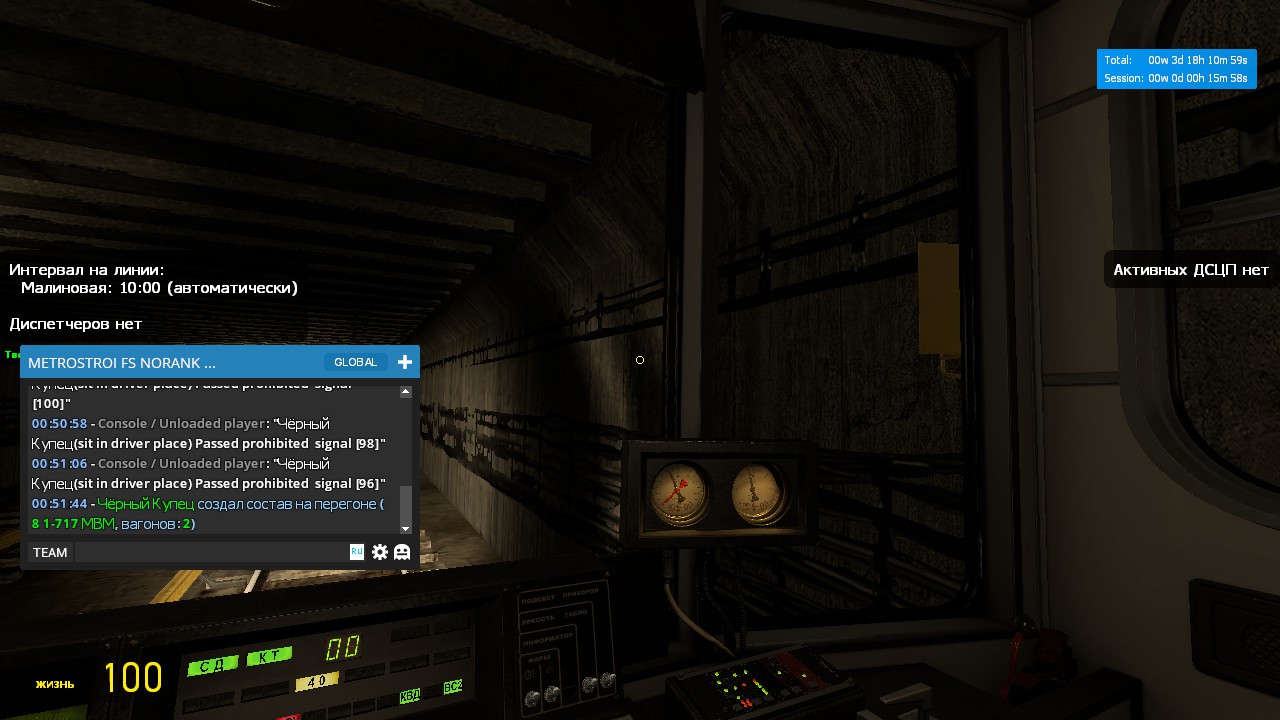Click the green Чёрный Купец player name in chat
This screenshot has width=1280, height=720.
pos(145,504)
